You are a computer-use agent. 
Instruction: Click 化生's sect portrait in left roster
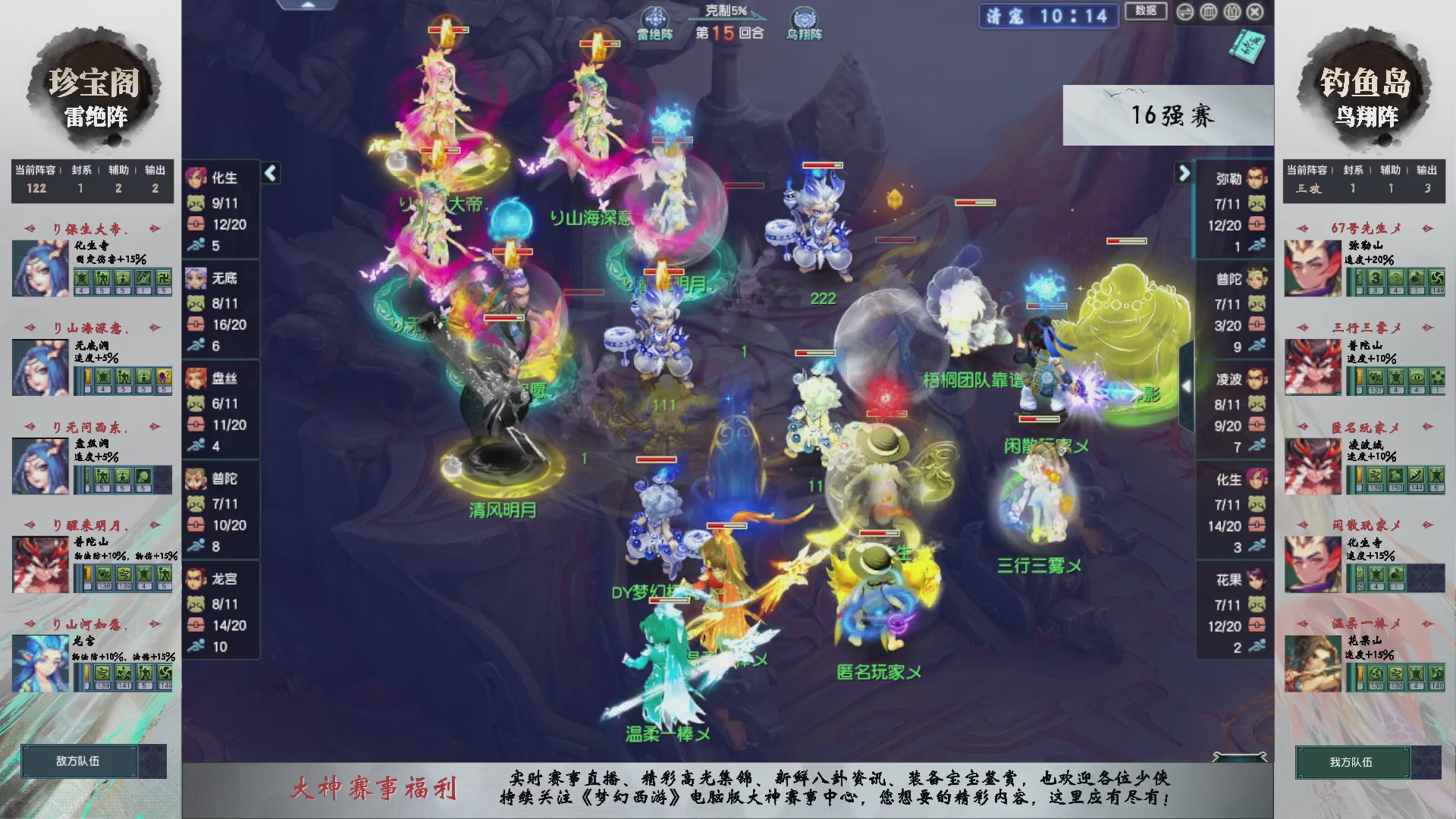click(196, 176)
